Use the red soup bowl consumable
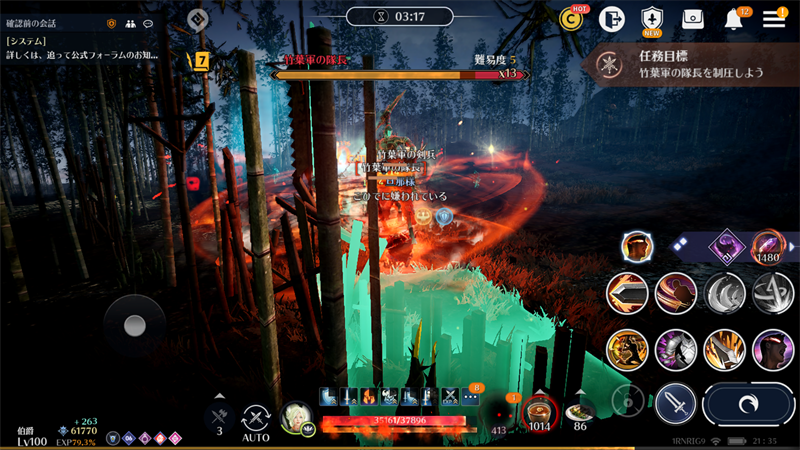The width and height of the screenshot is (800, 450). pos(541,411)
